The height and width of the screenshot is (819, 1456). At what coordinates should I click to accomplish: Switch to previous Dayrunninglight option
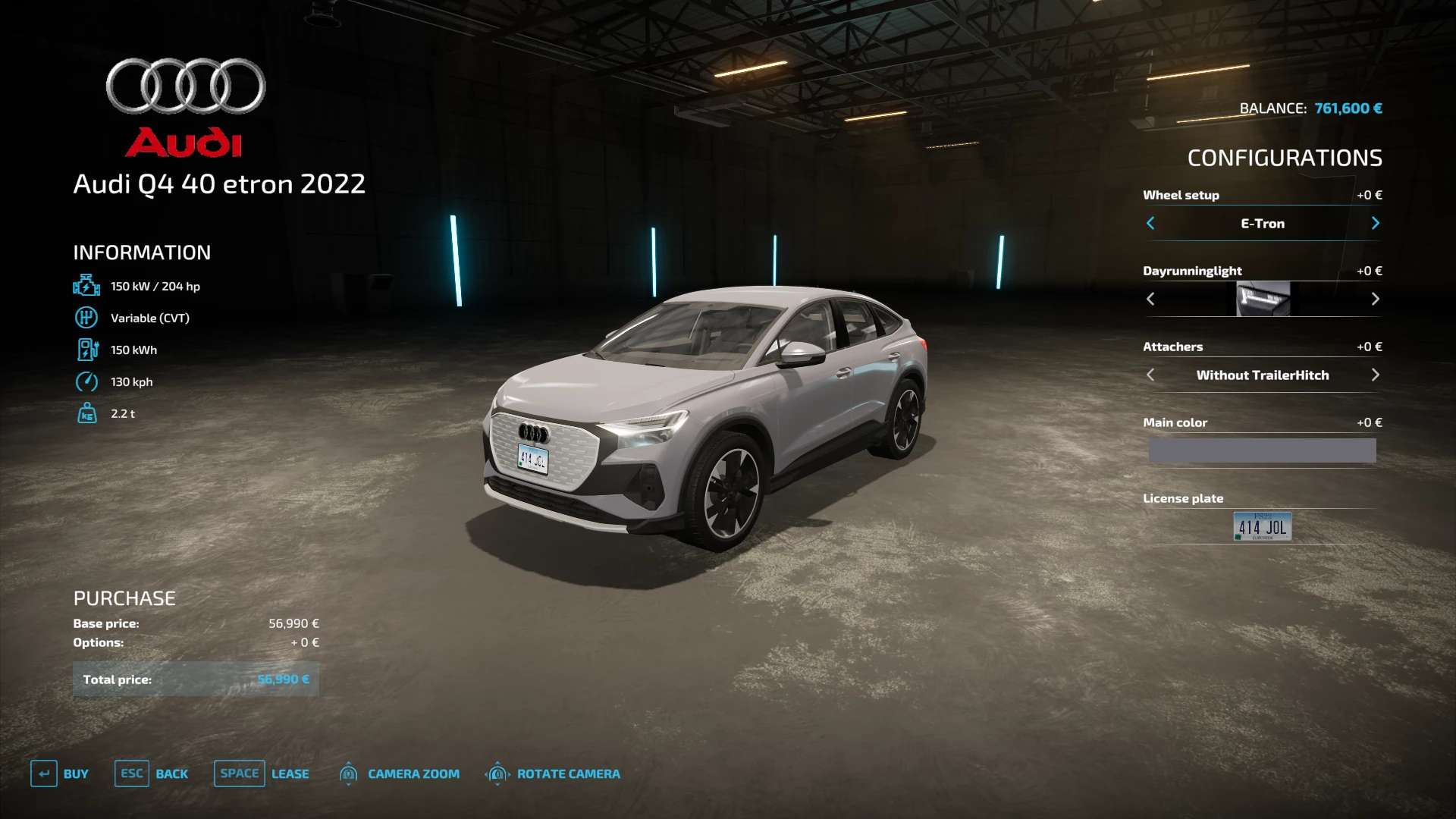pyautogui.click(x=1150, y=299)
